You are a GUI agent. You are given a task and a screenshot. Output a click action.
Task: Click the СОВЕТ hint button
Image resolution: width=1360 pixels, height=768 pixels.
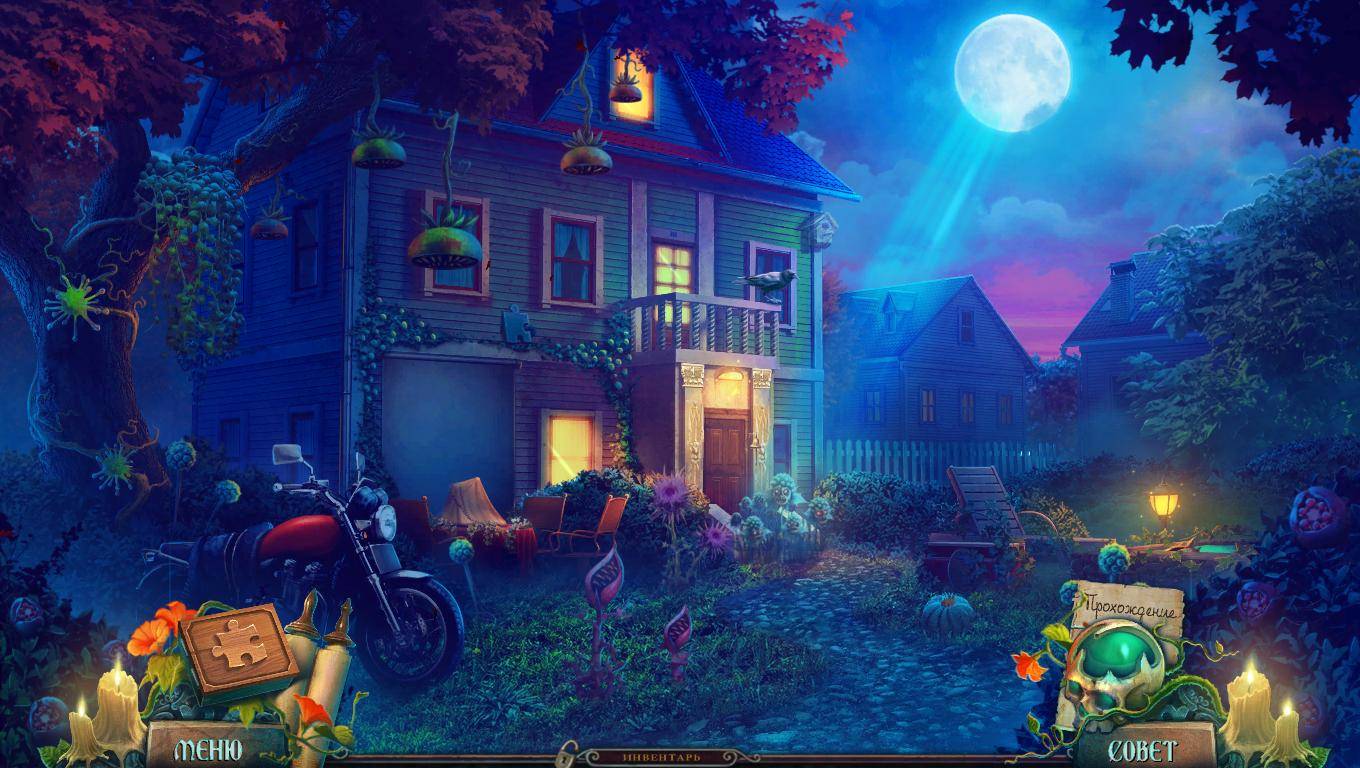click(1143, 750)
